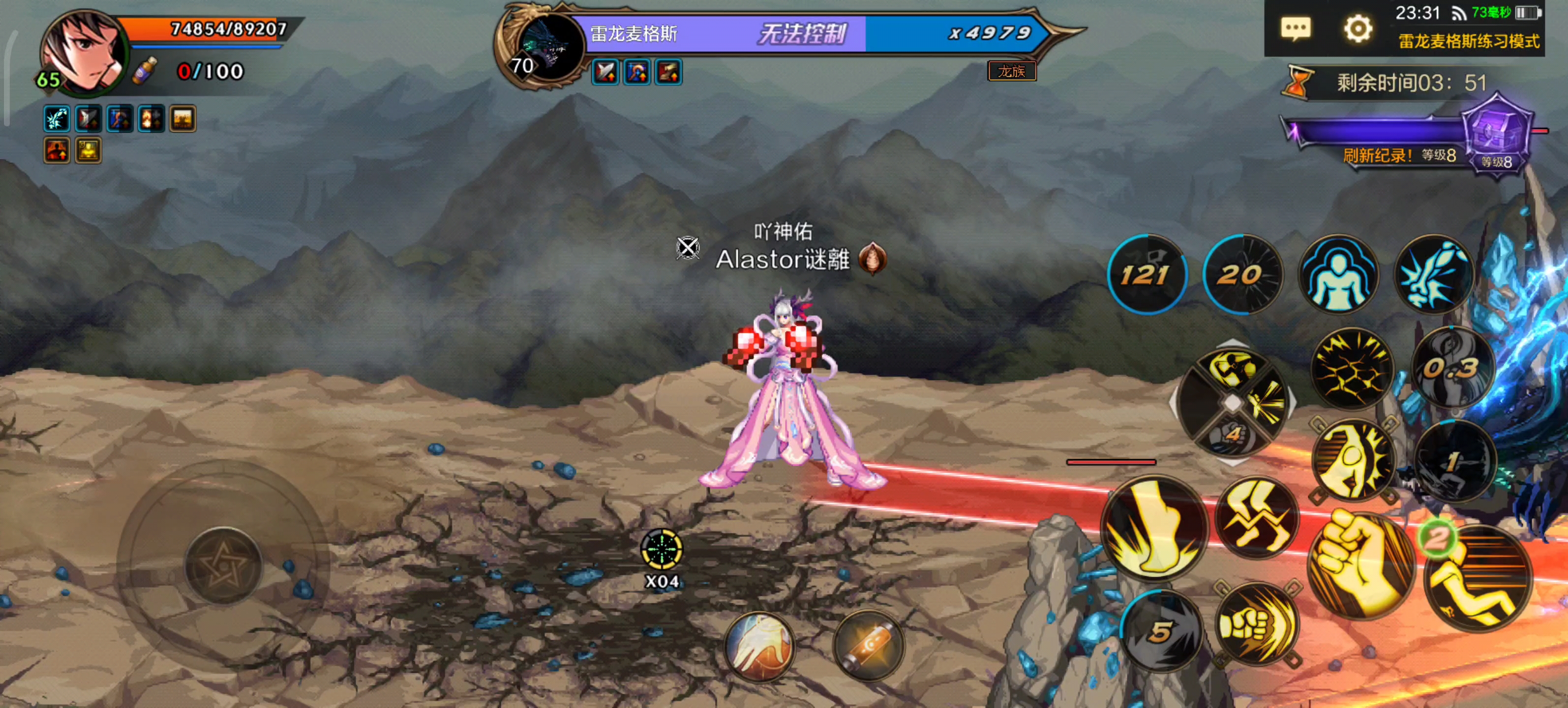Tap the pentagram virtual joystick knob

click(223, 566)
